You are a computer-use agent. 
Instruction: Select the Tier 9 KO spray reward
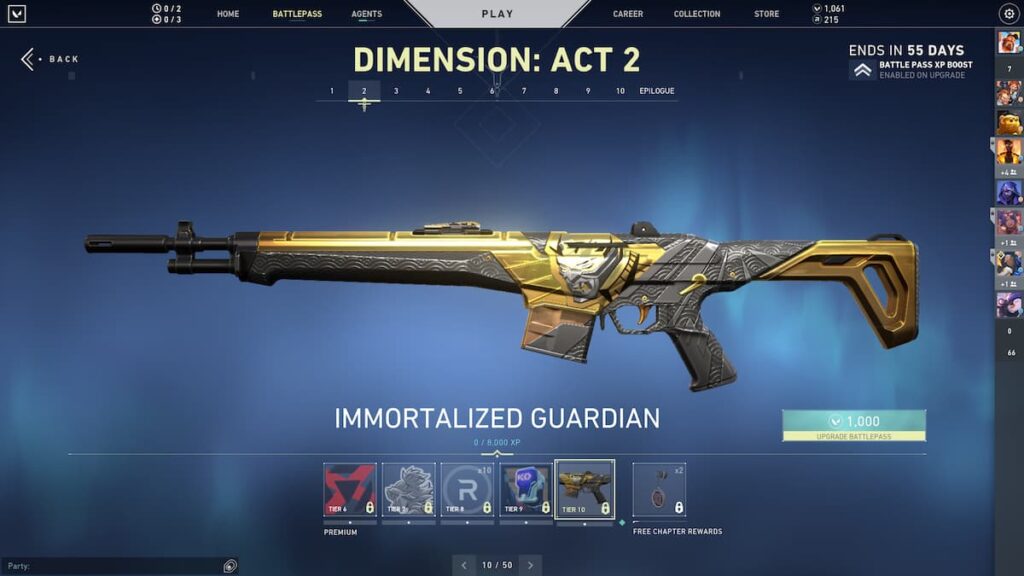(526, 489)
